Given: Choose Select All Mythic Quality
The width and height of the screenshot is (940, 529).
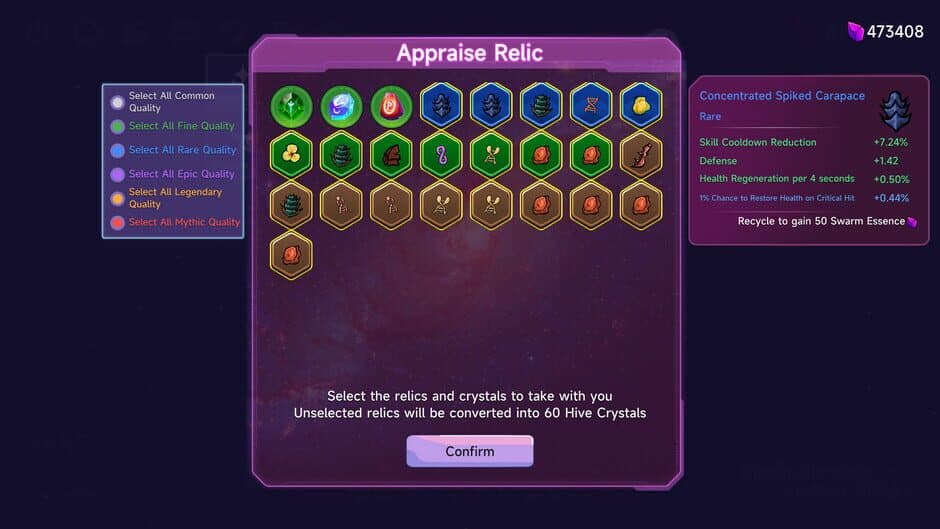Looking at the screenshot, I should (x=118, y=222).
